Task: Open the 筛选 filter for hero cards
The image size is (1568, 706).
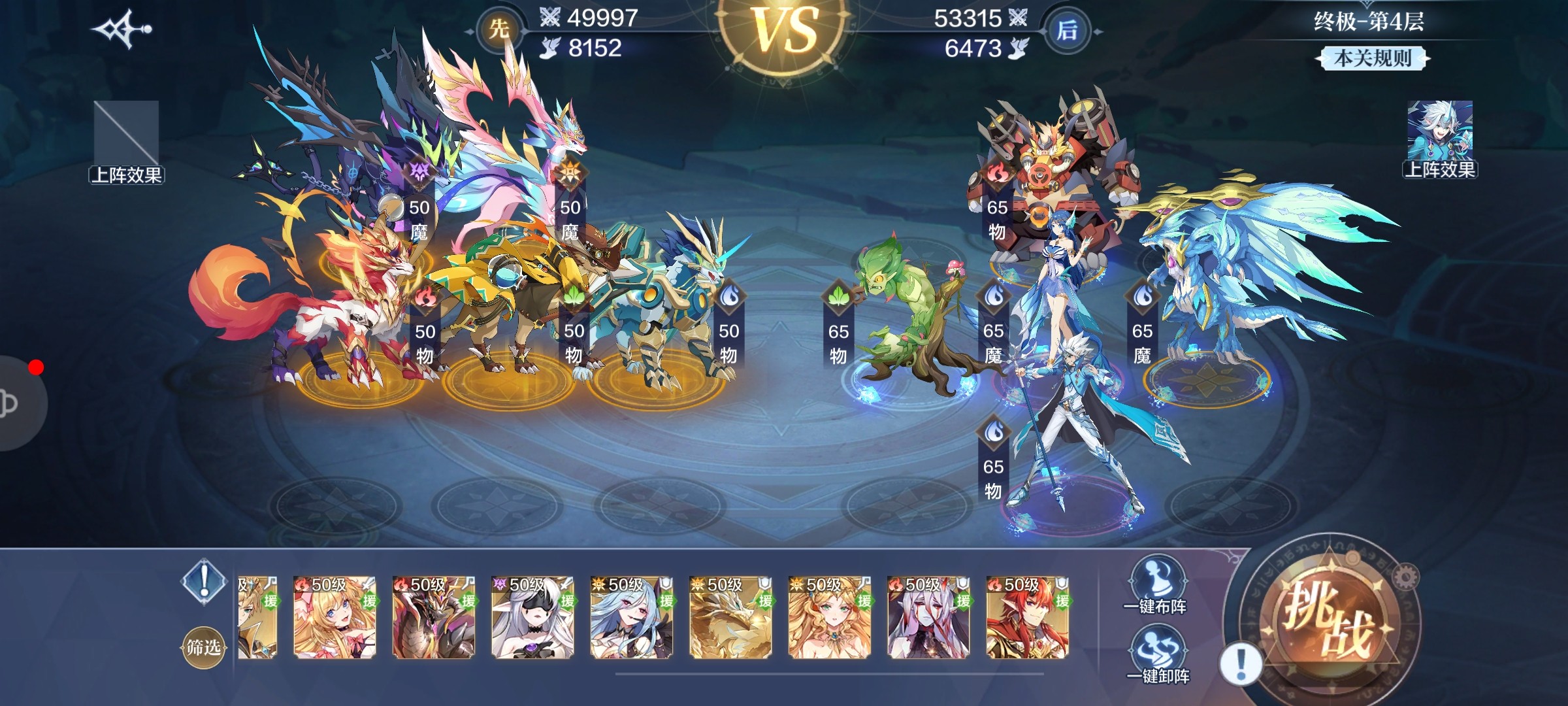Action: coord(203,647)
